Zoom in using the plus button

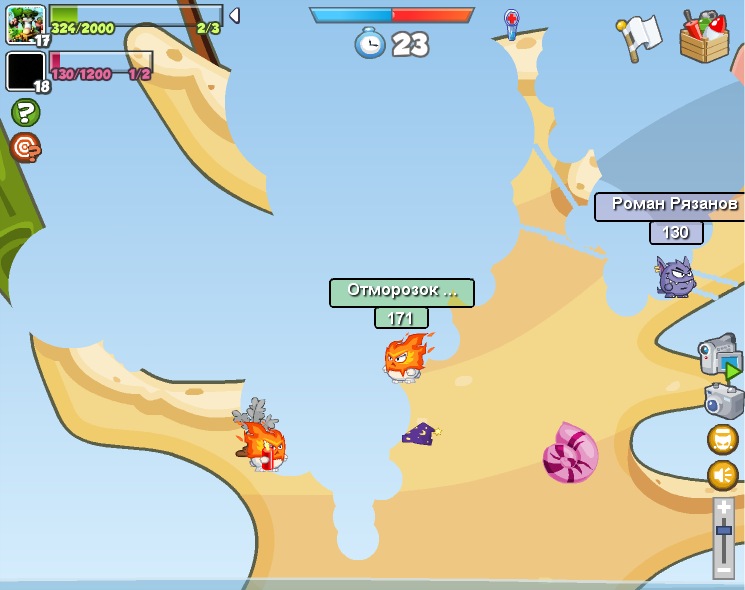coord(723,507)
